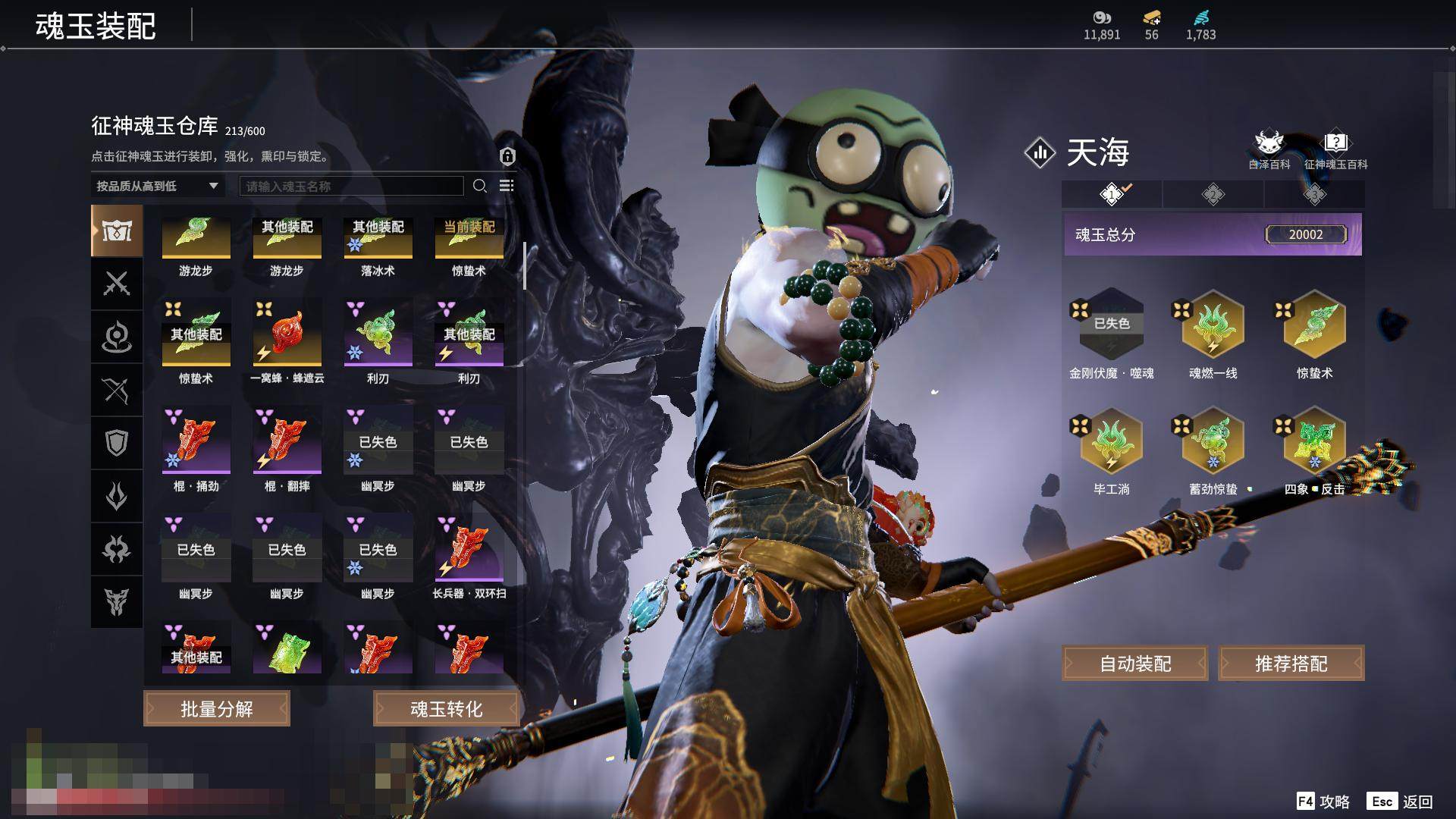This screenshot has width=1456, height=819.
Task: Switch to loadout preset 2
Action: coord(1213,195)
